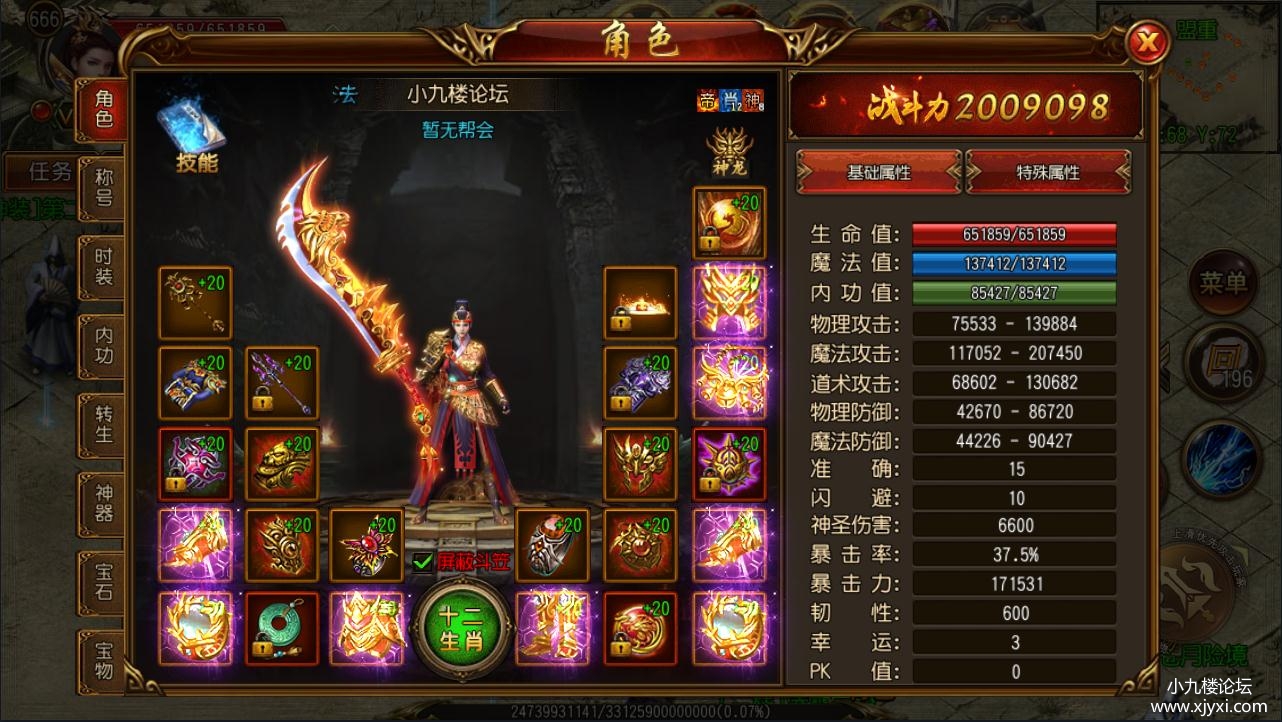Show the 基础属性 stats
This screenshot has width=1282, height=722.
878,172
